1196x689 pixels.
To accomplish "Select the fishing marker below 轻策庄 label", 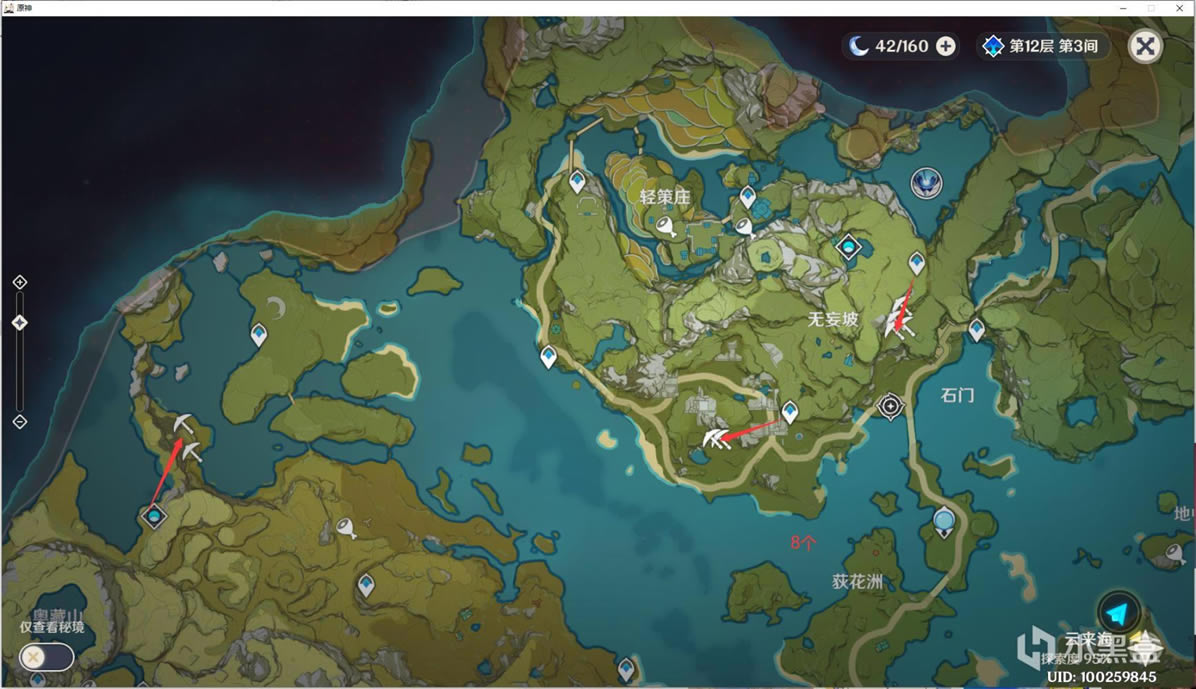I will point(666,228).
